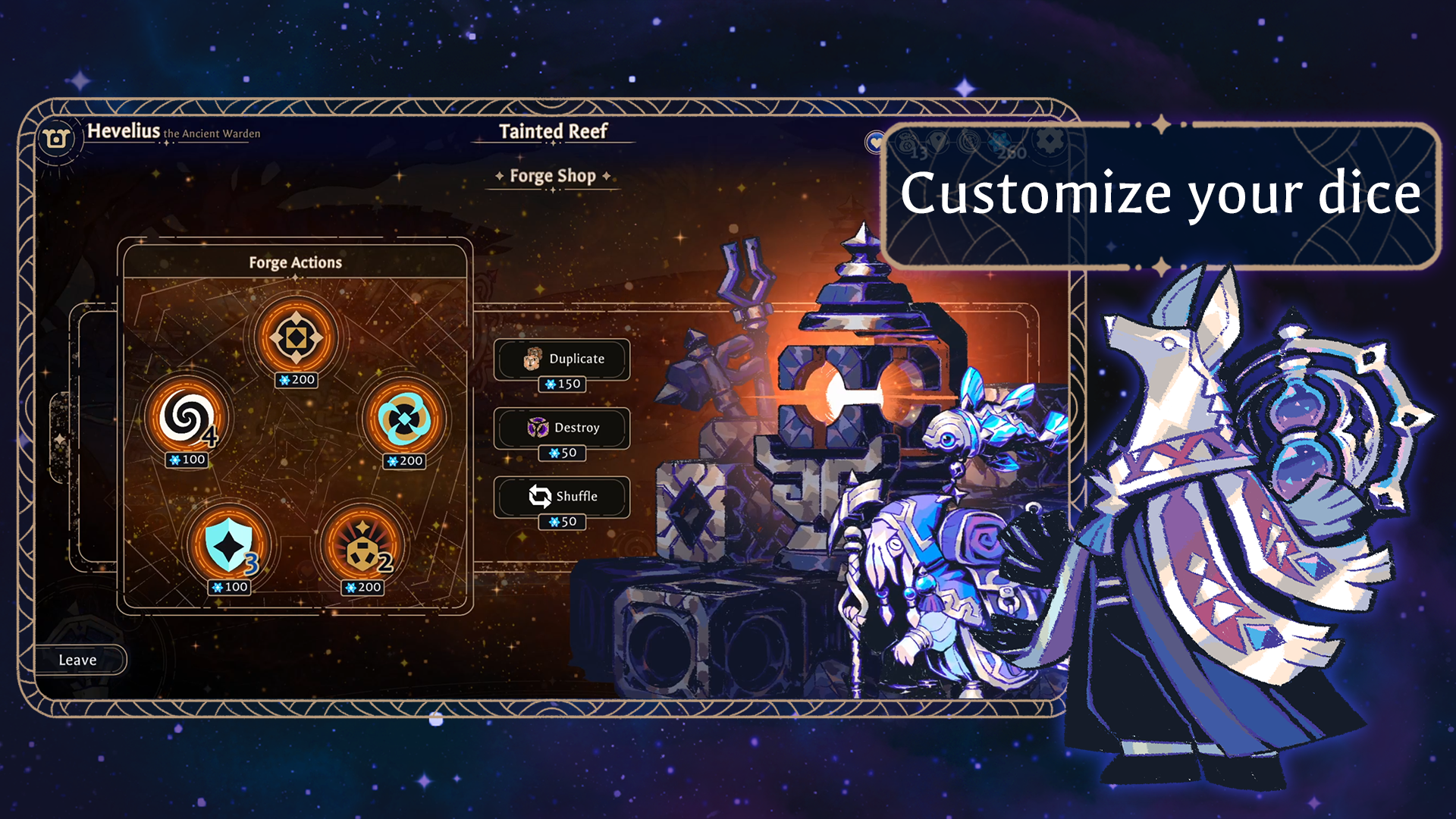Toggle the purple Destroy orb icon
This screenshot has height=819, width=1456.
point(540,427)
